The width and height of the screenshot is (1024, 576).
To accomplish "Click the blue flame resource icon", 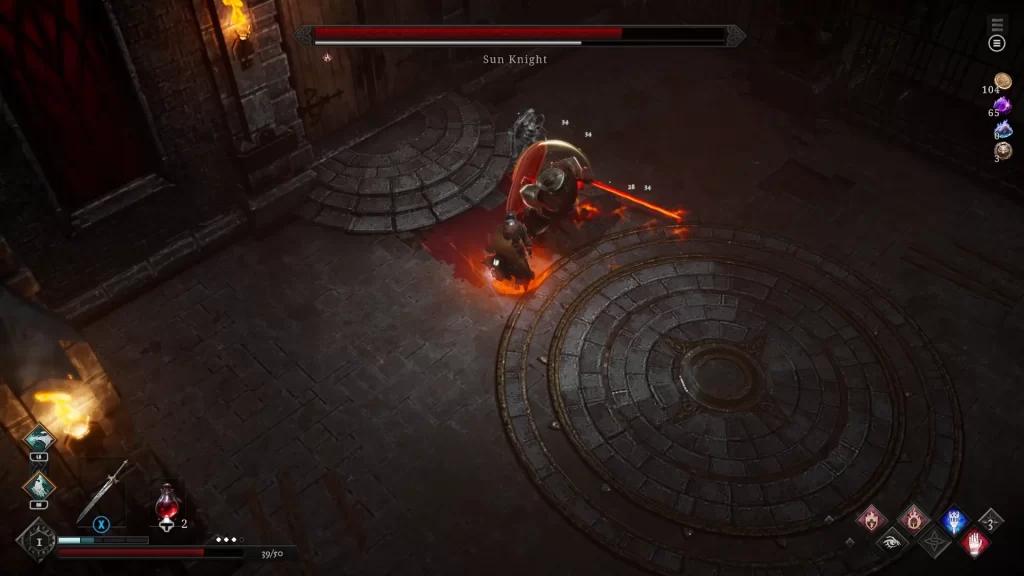I will pos(1002,128).
